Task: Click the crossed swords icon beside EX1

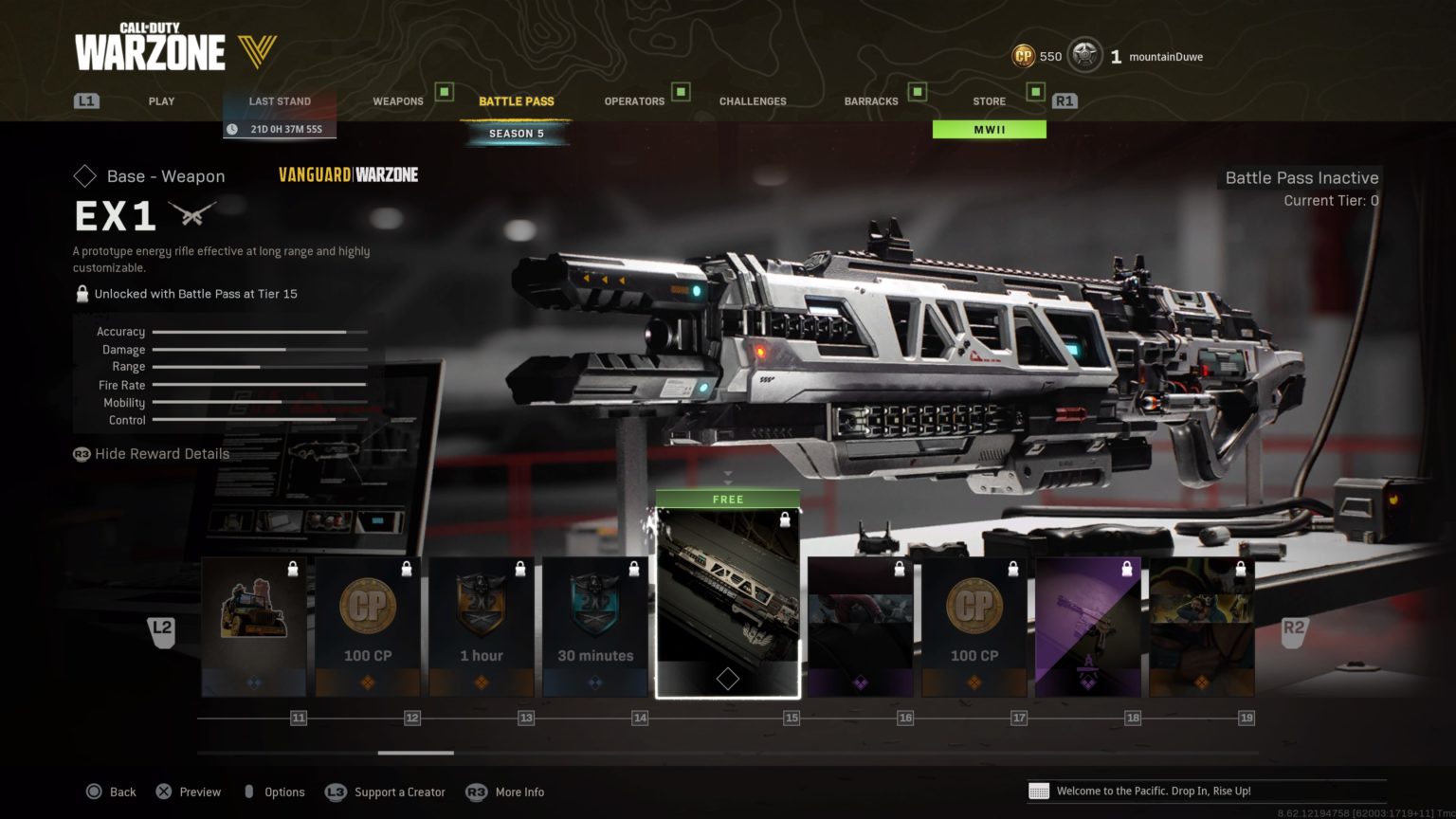Action: click(192, 212)
